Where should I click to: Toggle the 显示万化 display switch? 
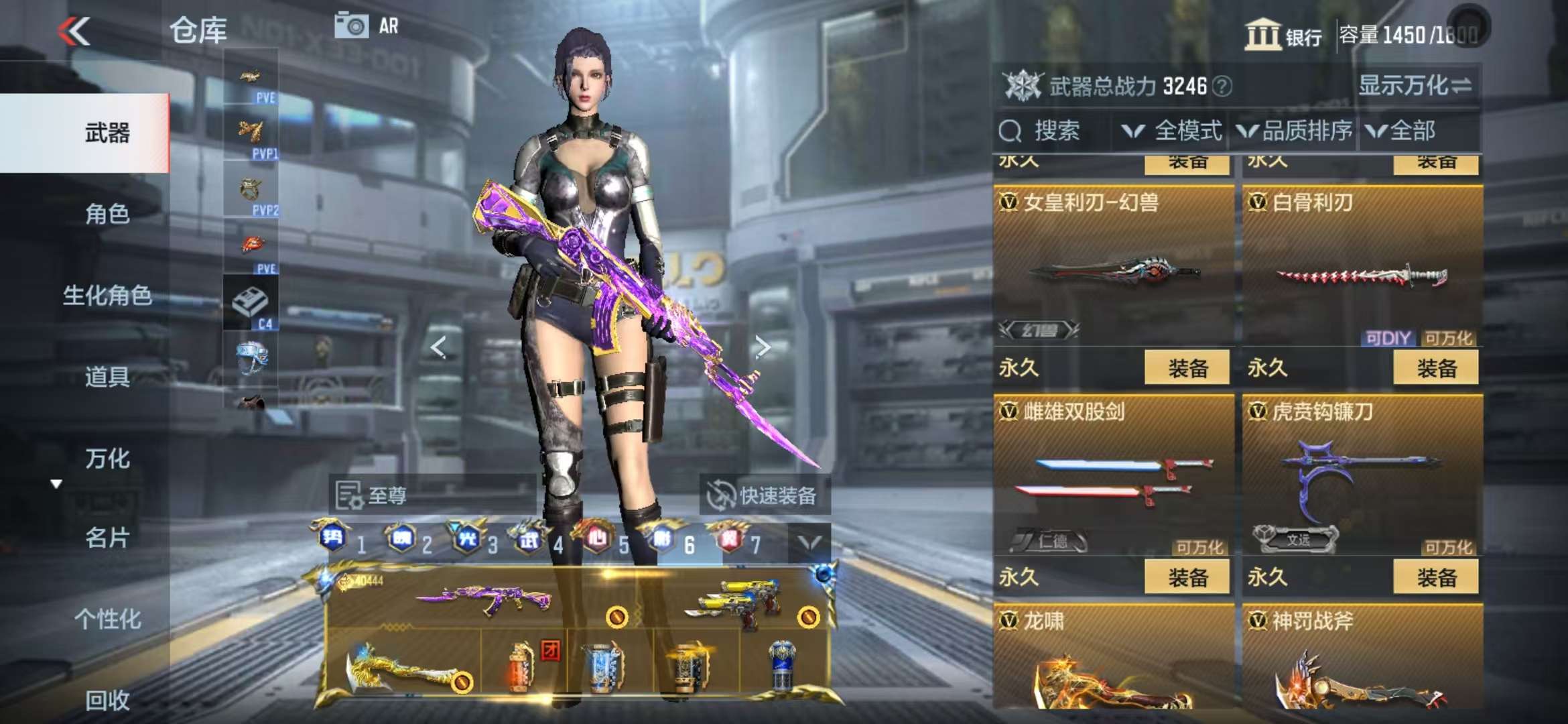coord(1415,86)
